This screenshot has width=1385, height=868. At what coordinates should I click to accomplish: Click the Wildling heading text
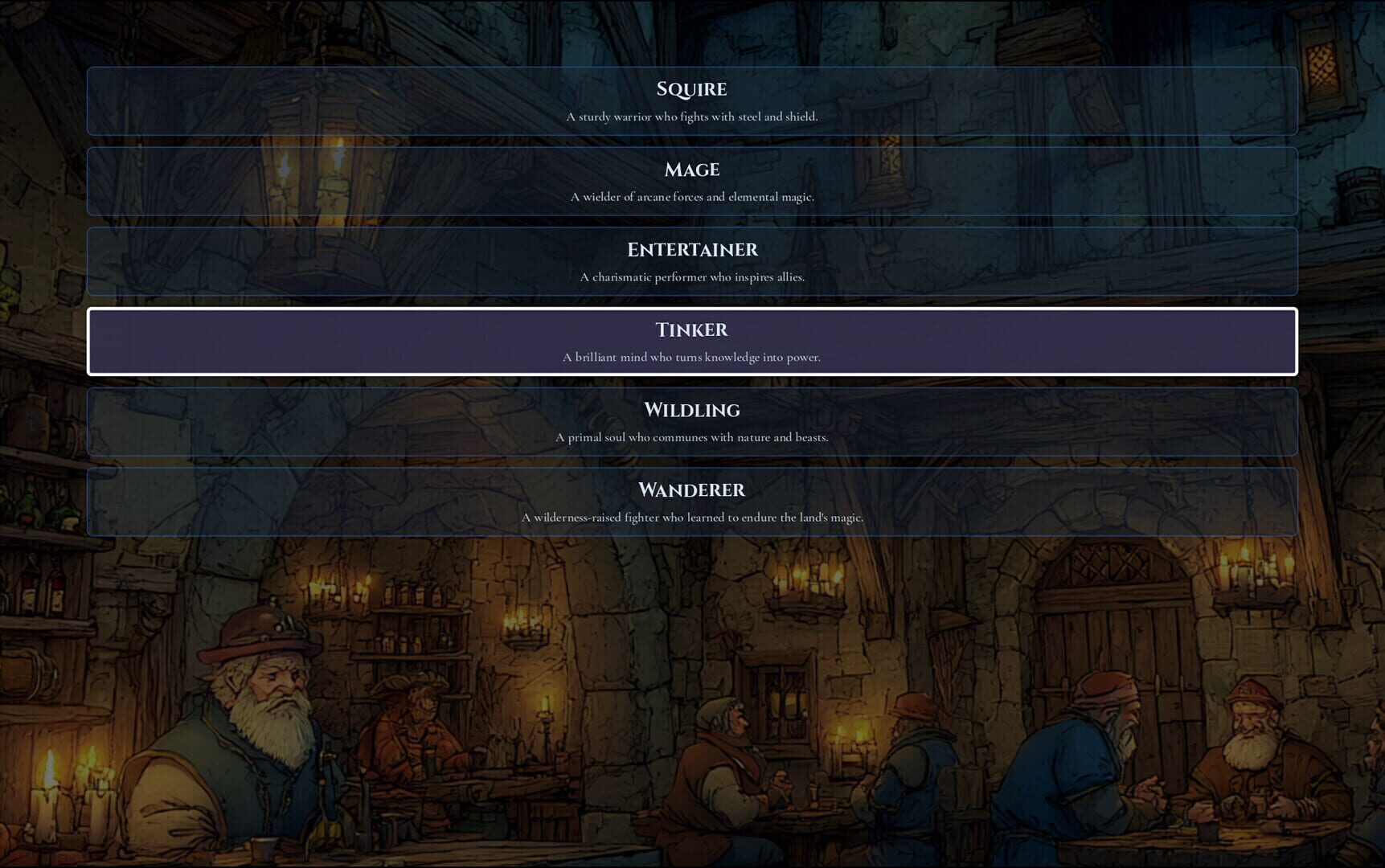click(691, 410)
